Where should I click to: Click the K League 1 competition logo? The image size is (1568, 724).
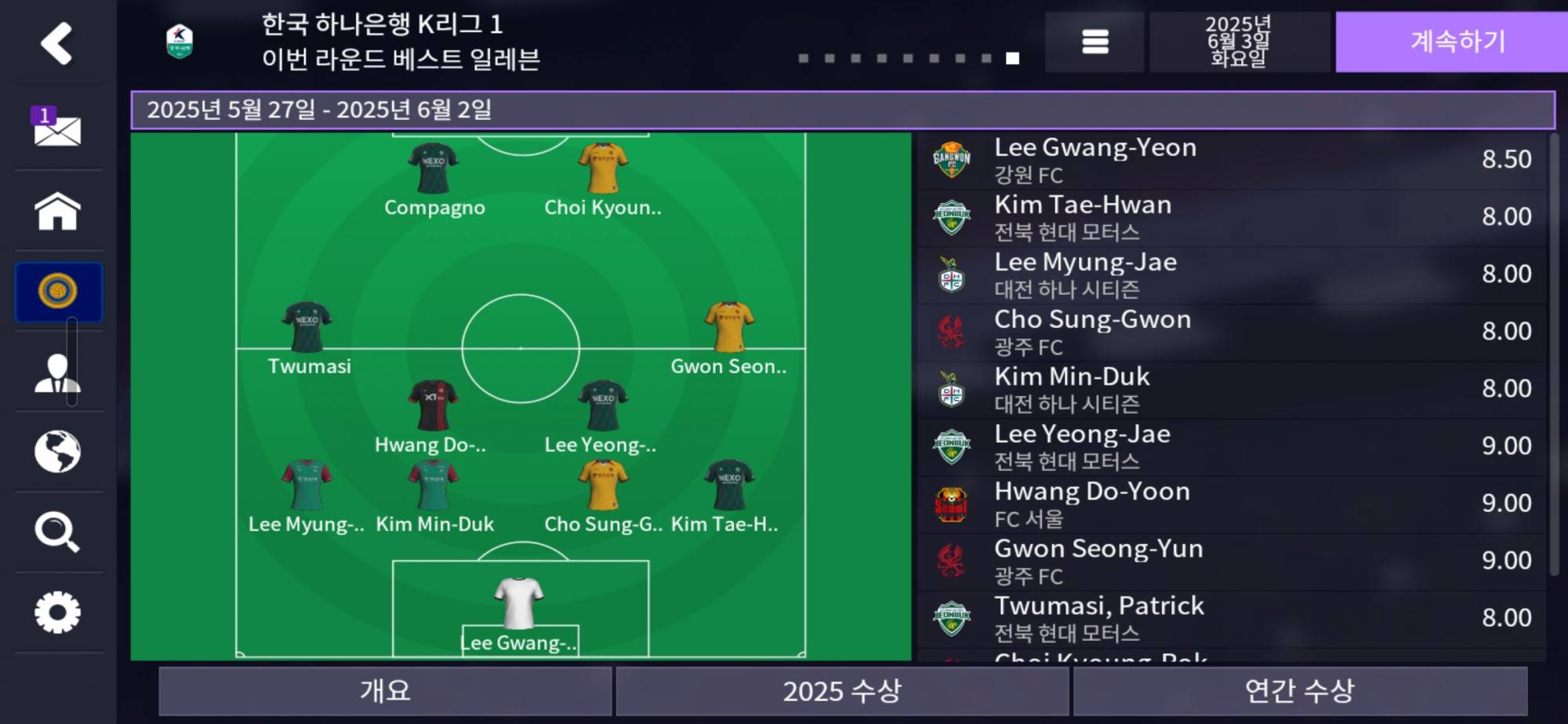click(180, 42)
